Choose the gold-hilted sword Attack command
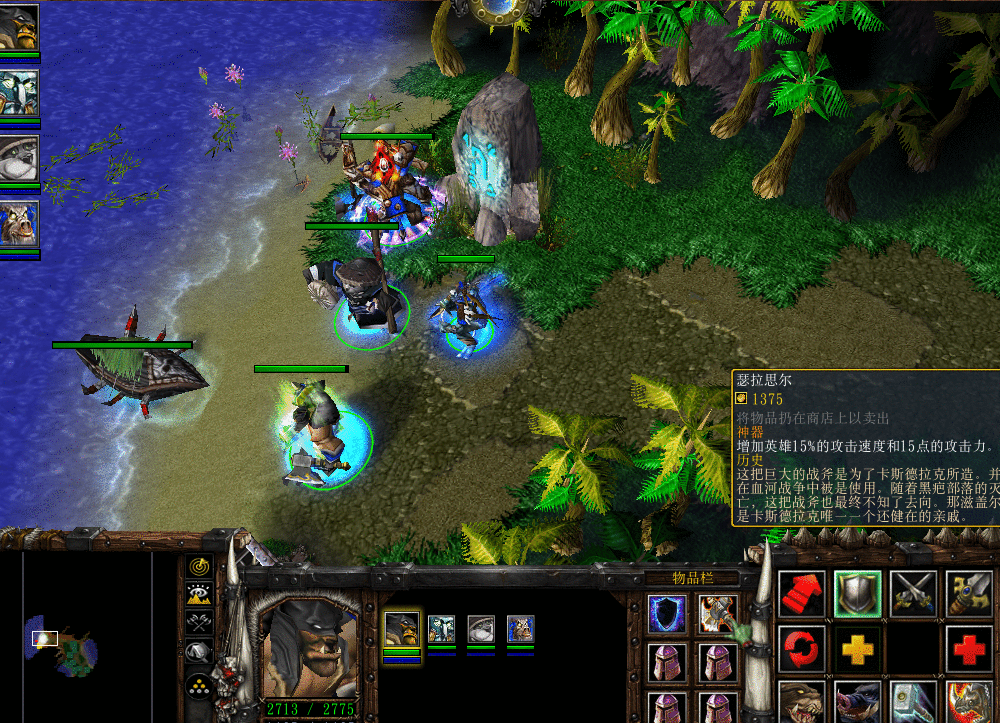The height and width of the screenshot is (723, 1000). (x=969, y=595)
